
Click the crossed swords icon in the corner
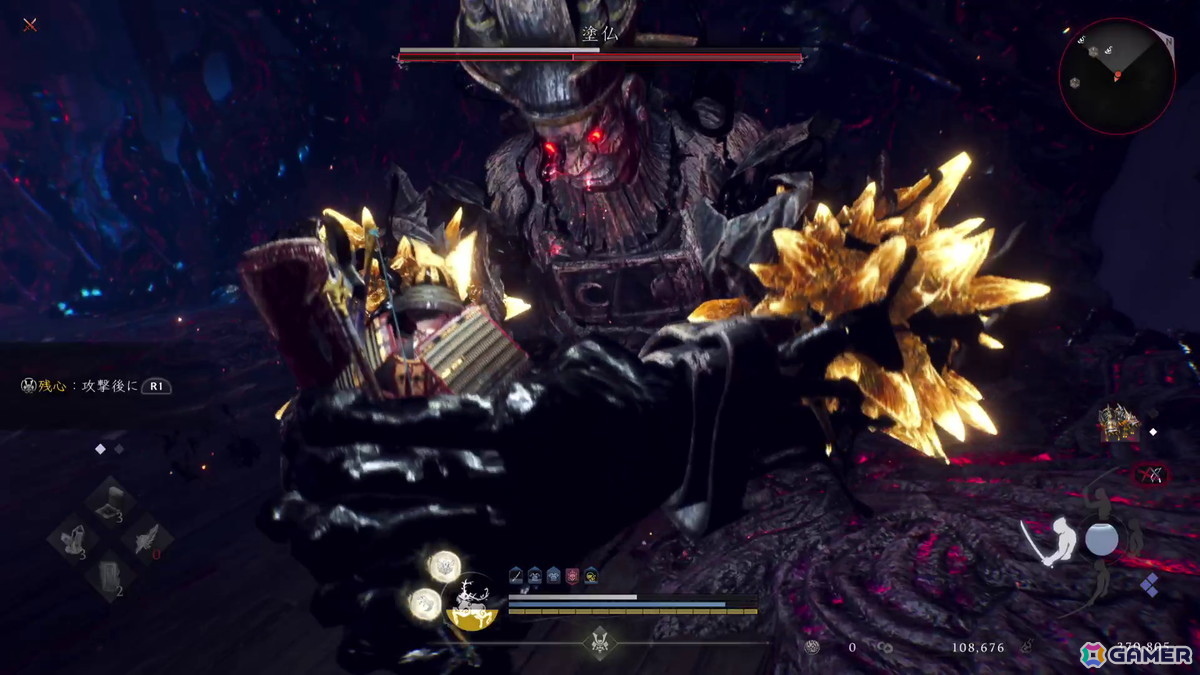coord(30,24)
